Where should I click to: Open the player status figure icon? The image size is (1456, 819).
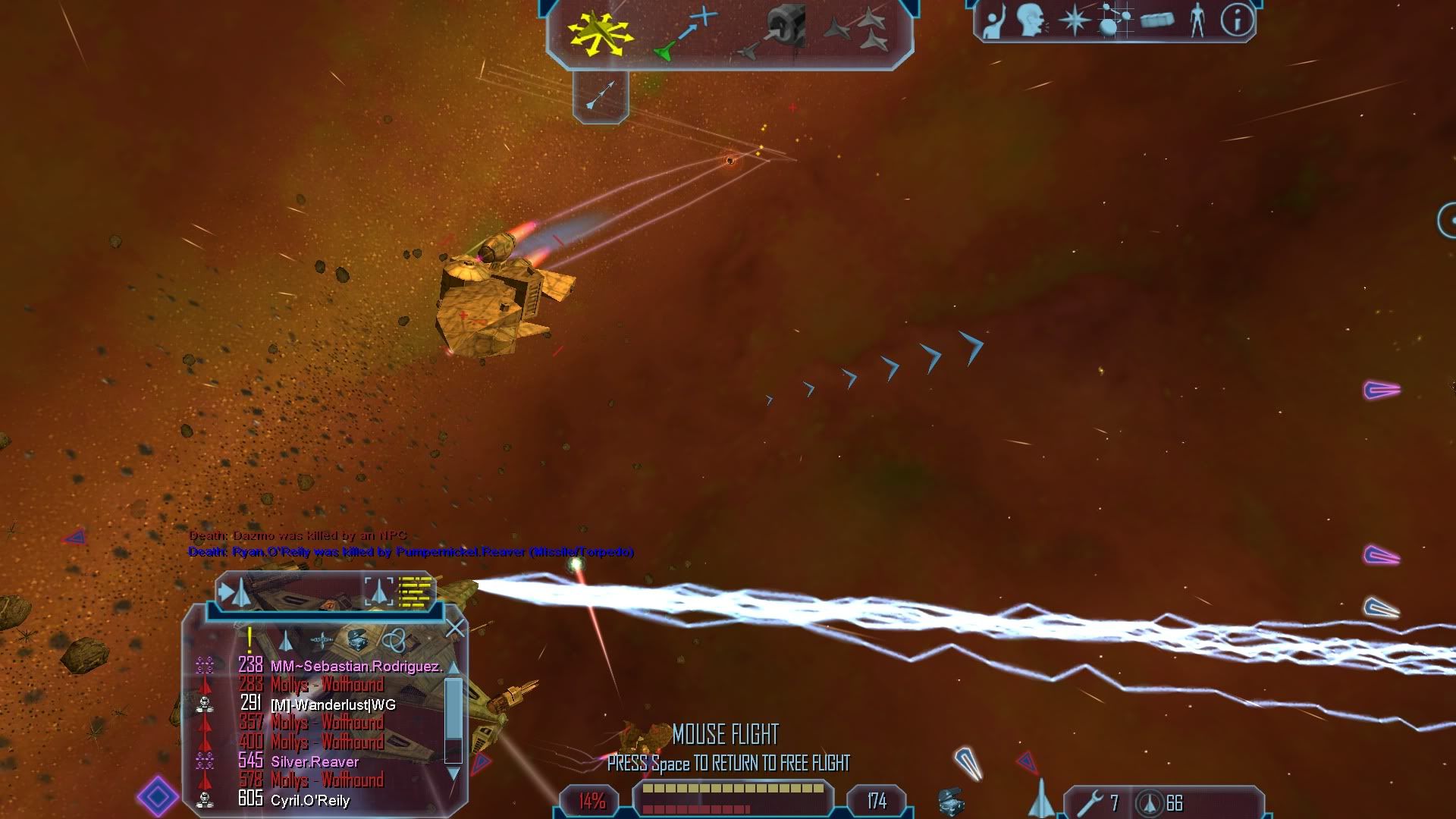point(1197,20)
